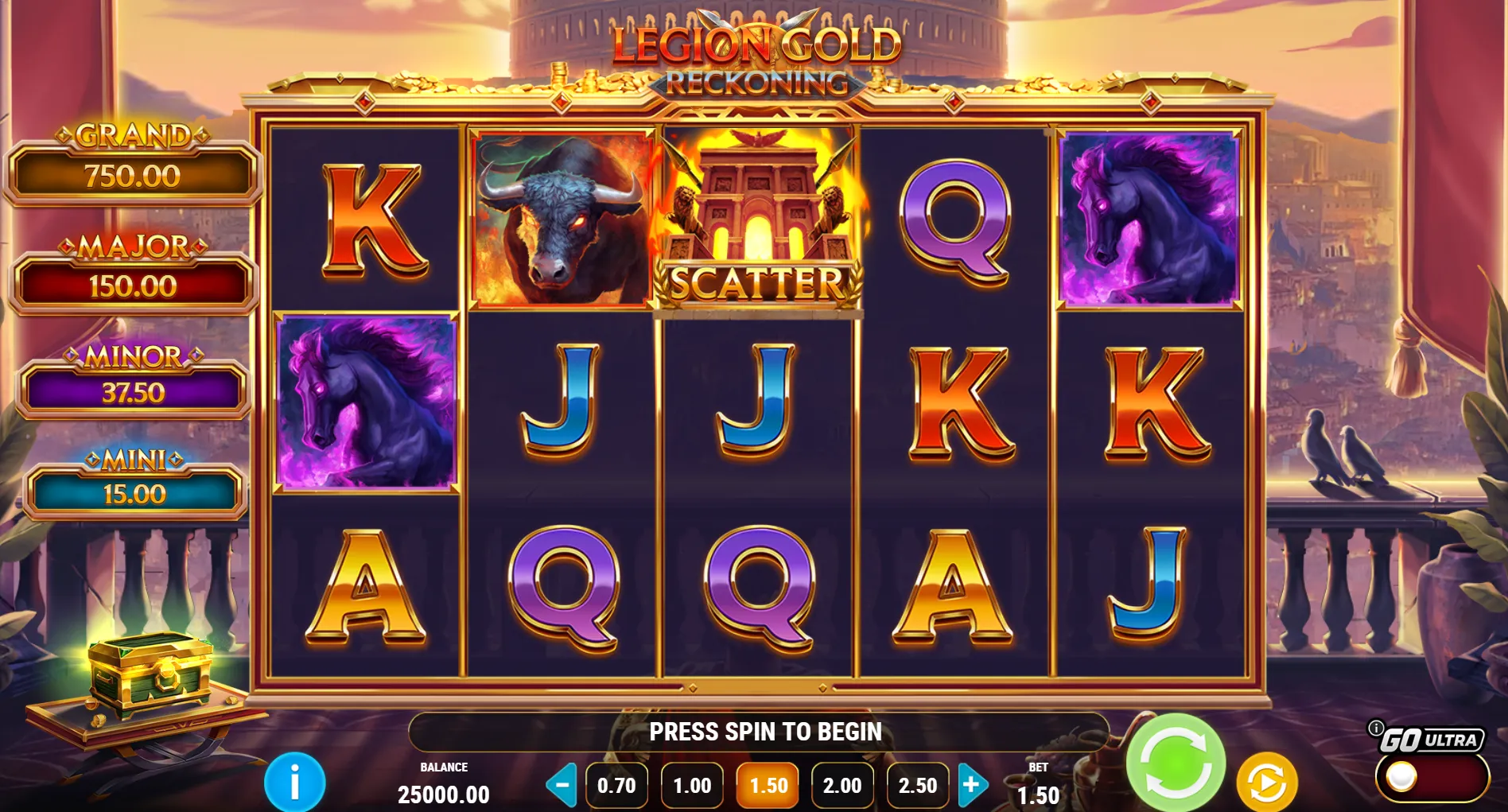The width and height of the screenshot is (1508, 812).
Task: Choose the 1.00 bet amount
Action: [692, 786]
